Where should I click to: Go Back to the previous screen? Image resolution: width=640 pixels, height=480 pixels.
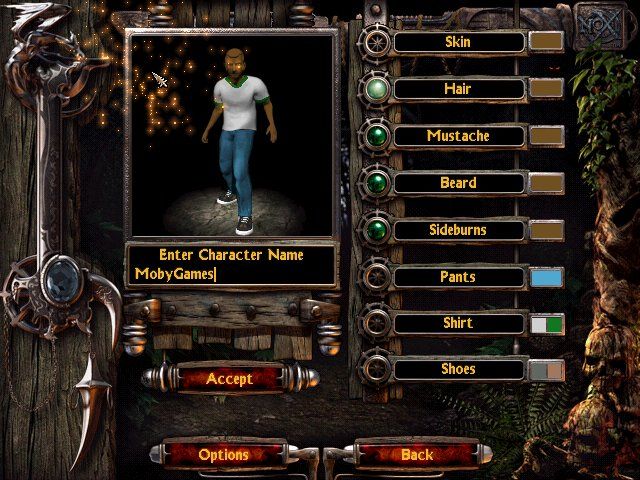tap(417, 454)
